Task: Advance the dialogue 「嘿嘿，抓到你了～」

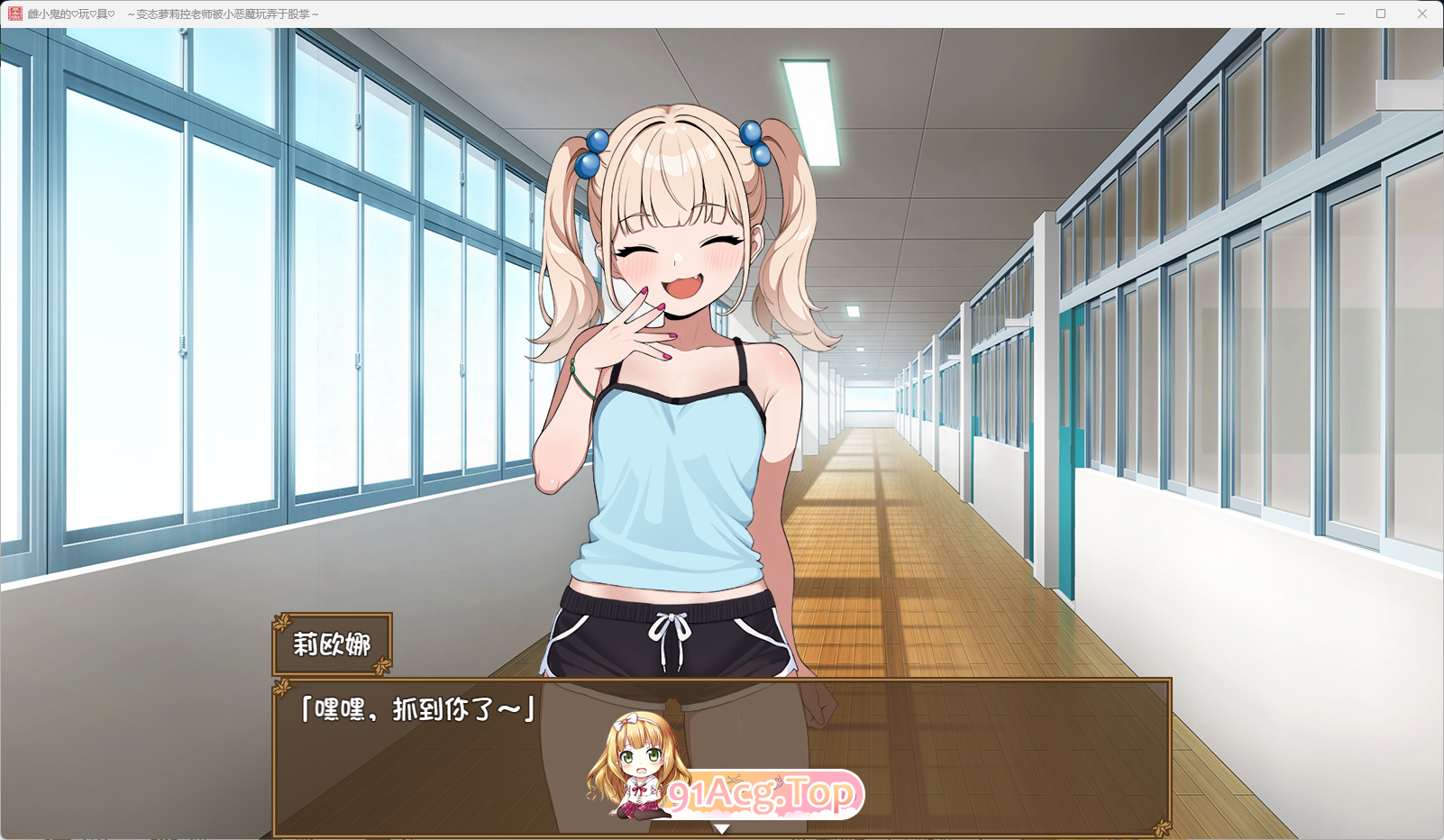Action: 416,709
